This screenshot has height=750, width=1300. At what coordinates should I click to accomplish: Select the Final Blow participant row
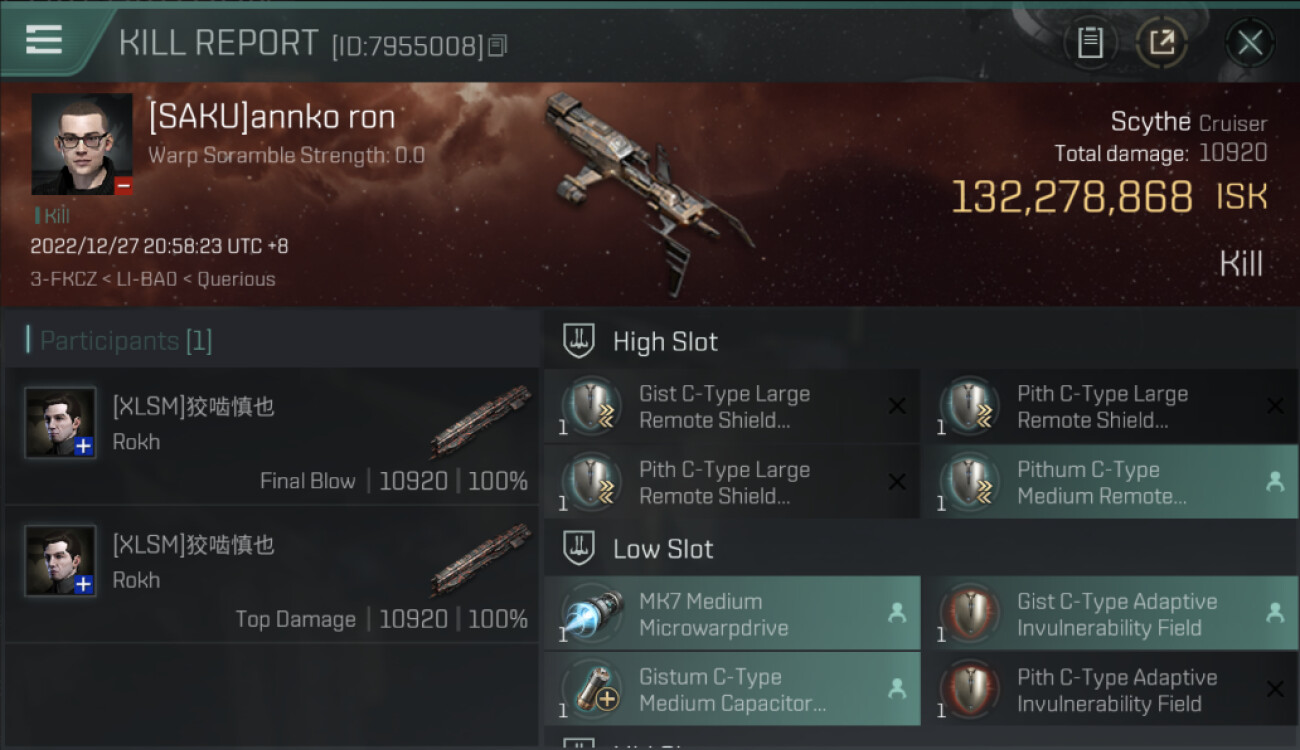tap(272, 436)
